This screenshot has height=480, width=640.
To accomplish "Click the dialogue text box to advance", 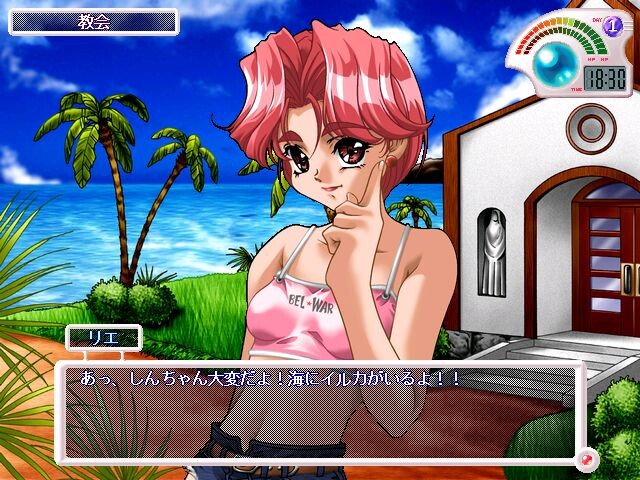I will [x=320, y=412].
